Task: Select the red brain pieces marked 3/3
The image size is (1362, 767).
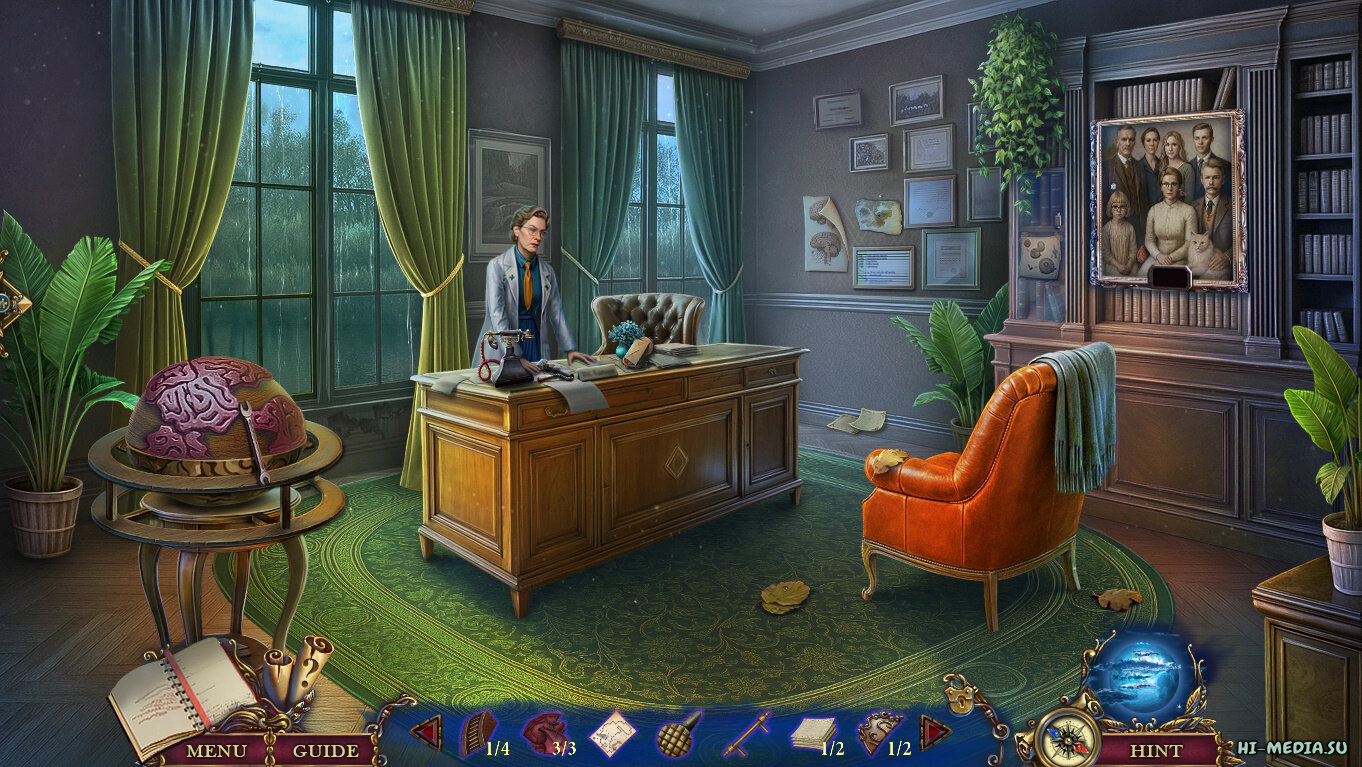Action: pos(546,733)
